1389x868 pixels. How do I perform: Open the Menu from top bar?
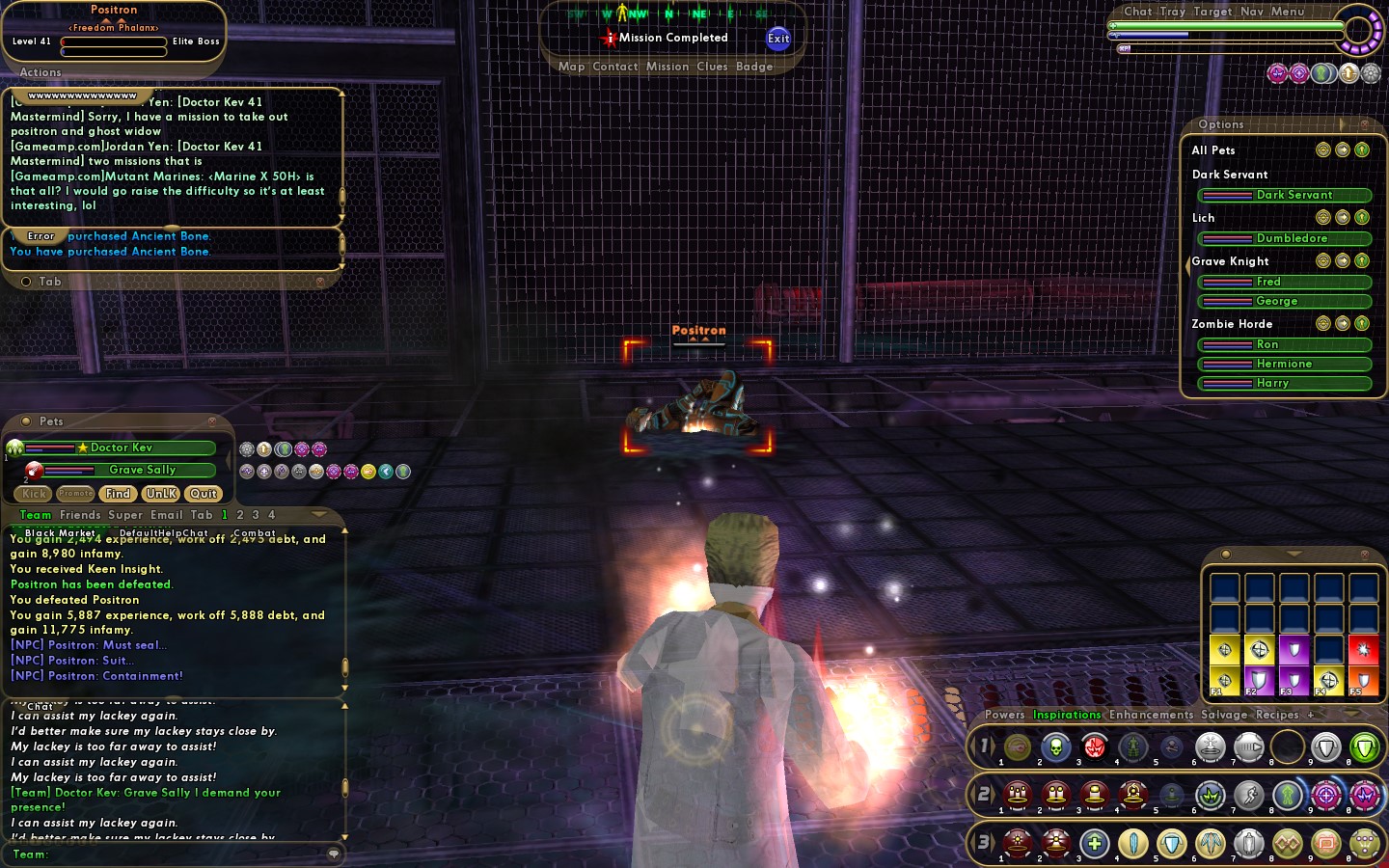coord(1287,12)
